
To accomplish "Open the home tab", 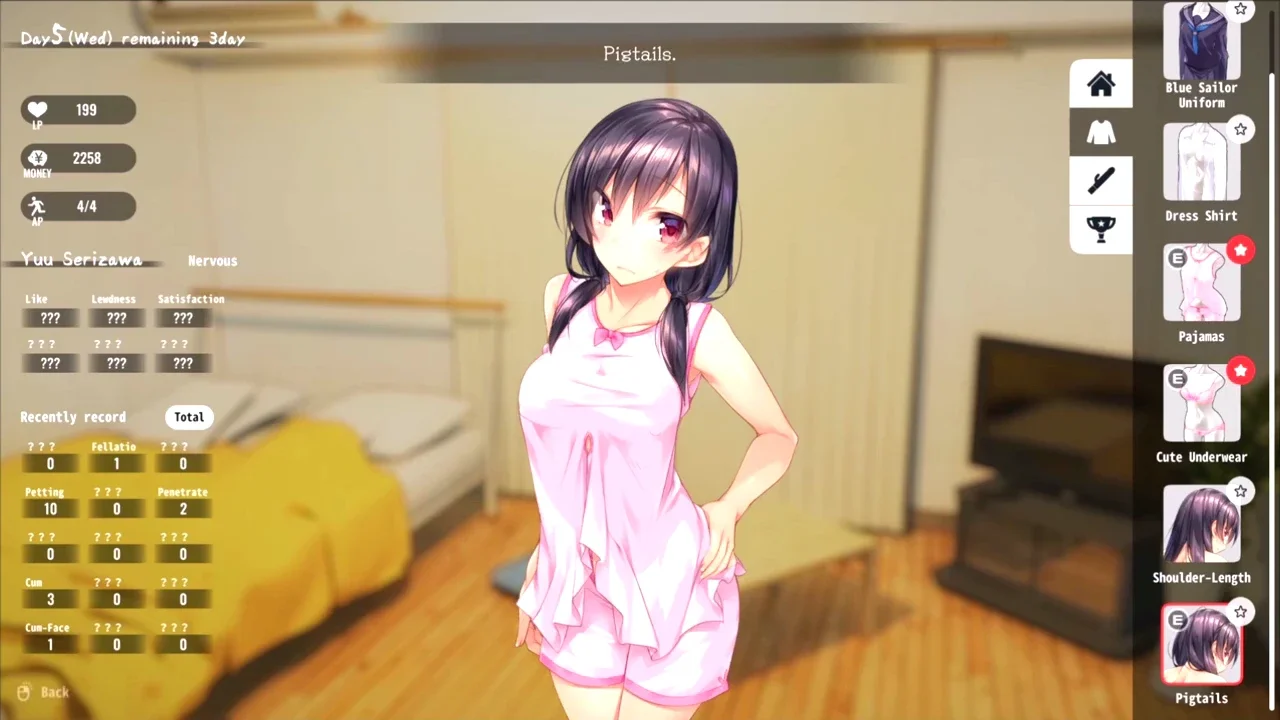I will coord(1101,84).
